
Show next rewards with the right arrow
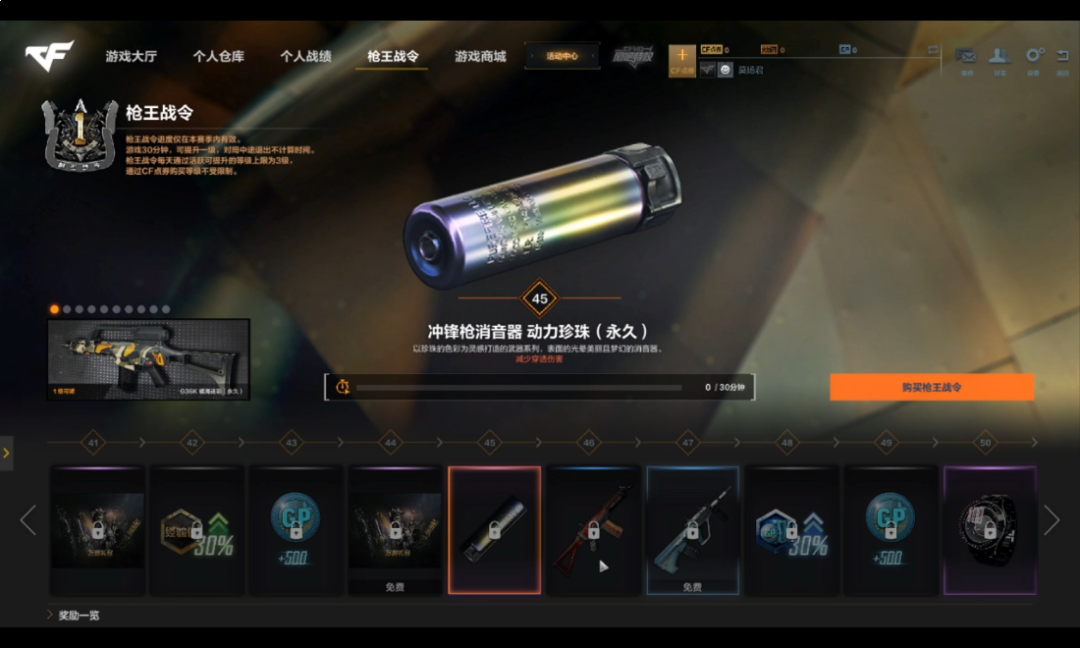click(1051, 520)
